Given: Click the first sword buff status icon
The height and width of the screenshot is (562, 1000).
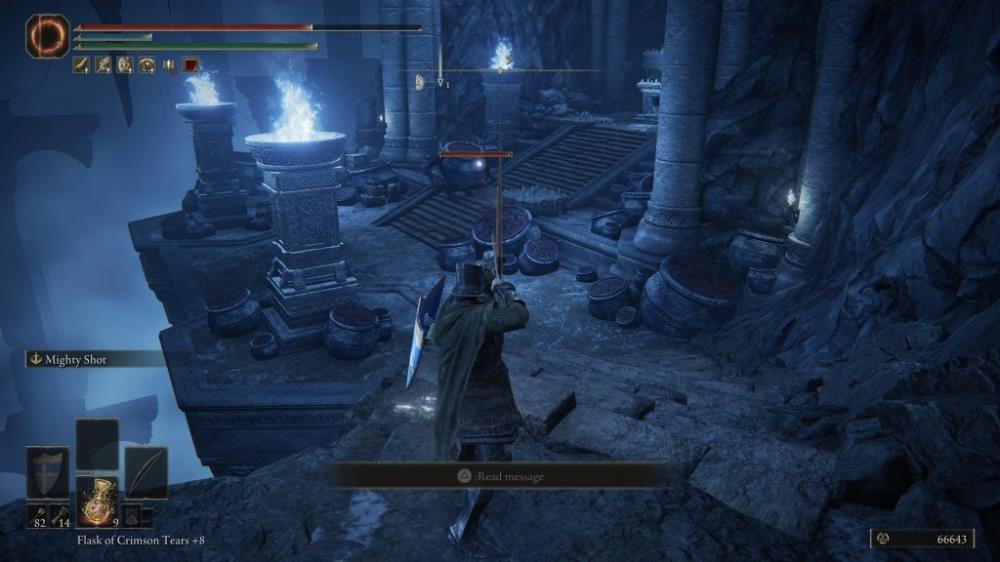Looking at the screenshot, I should pyautogui.click(x=81, y=66).
